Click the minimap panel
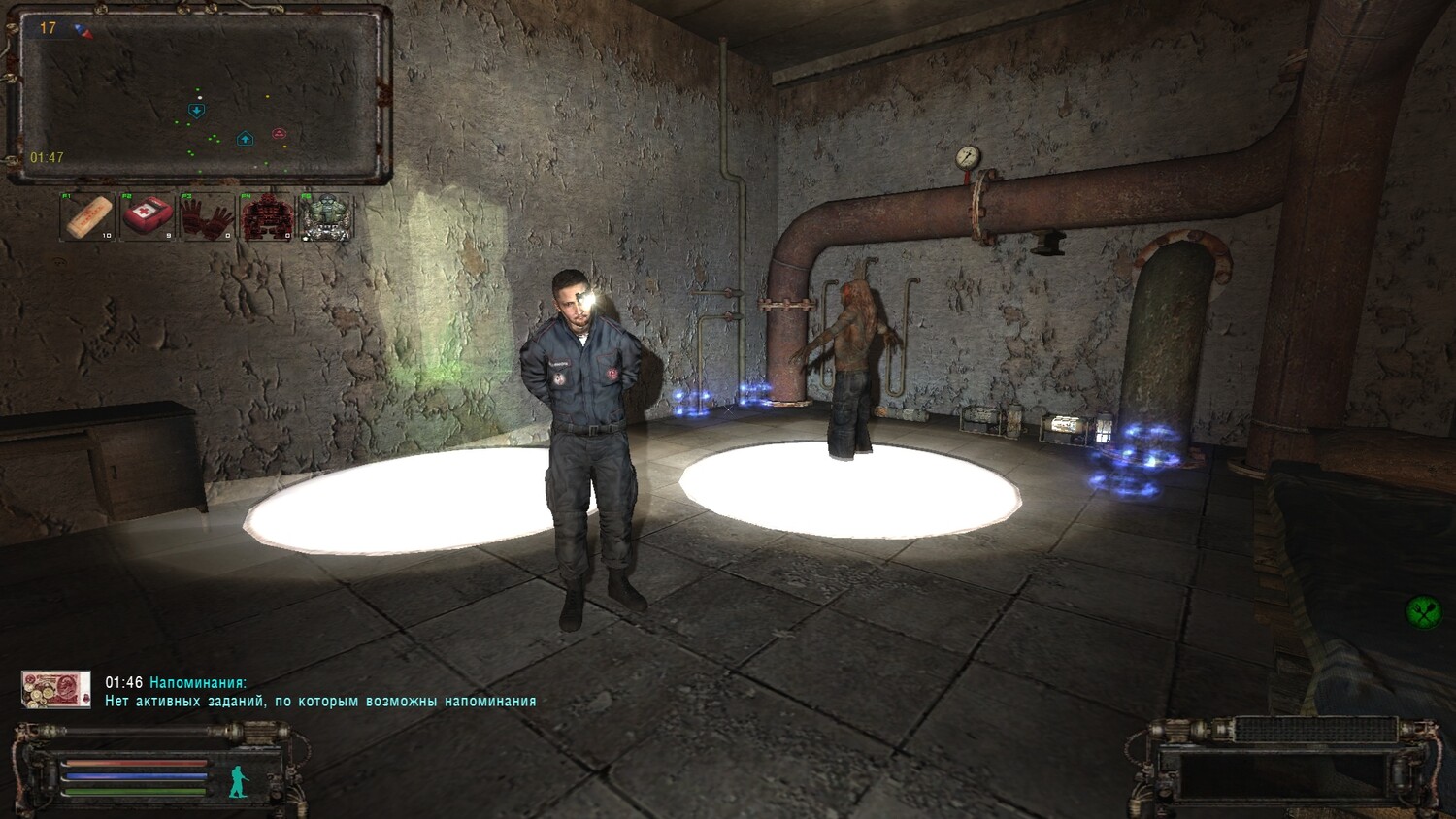This screenshot has width=1456, height=819. (200, 94)
